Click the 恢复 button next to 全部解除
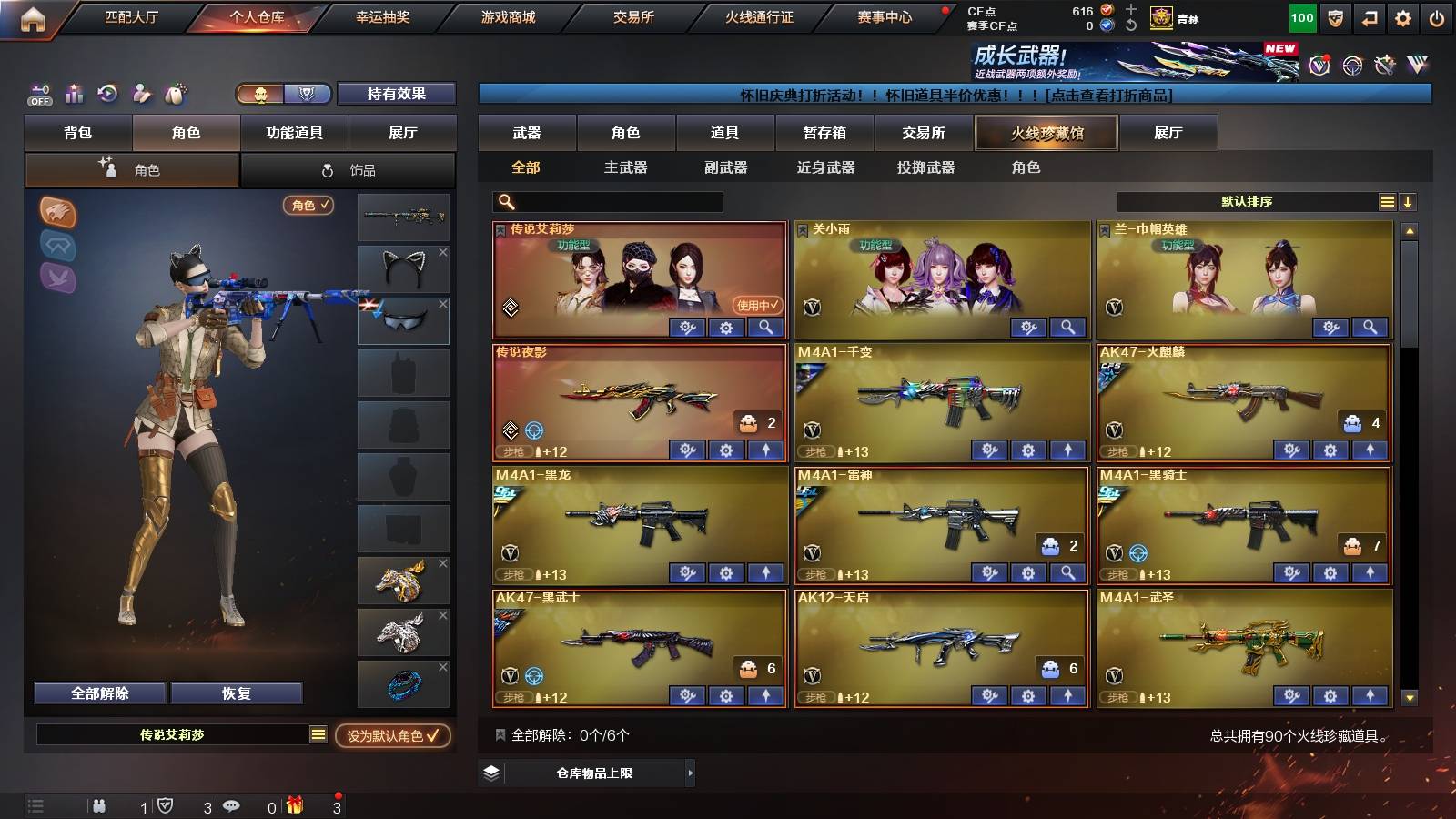Screen dimensions: 1456x819 (238, 693)
